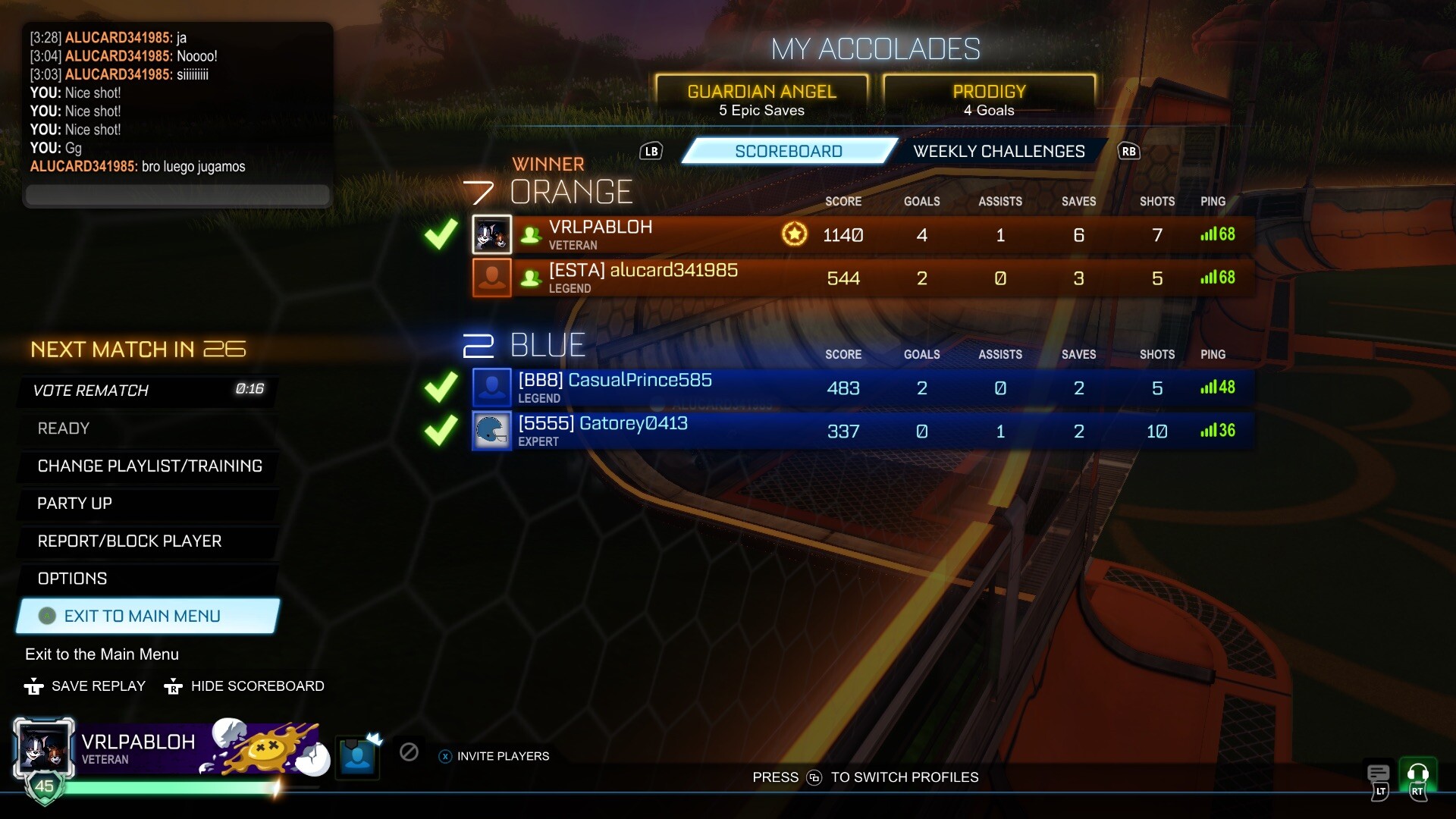Click the RB bumper icon beside Weekly Challenges

tap(1128, 151)
